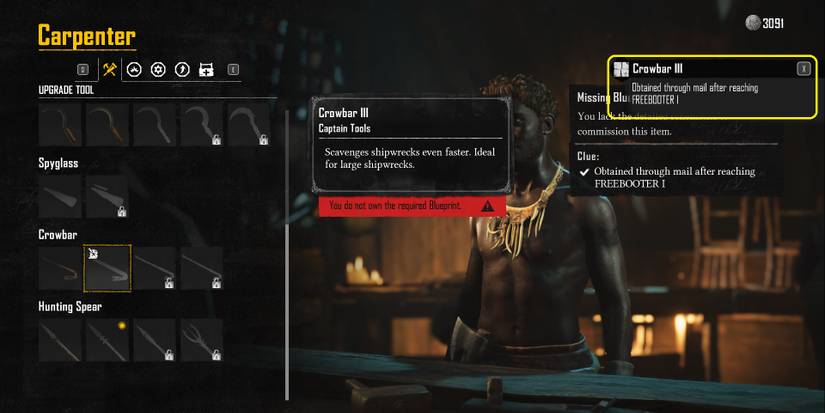825x413 pixels.
Task: Choose the Hunting Spear marked with a yellow dot
Action: (x=107, y=340)
